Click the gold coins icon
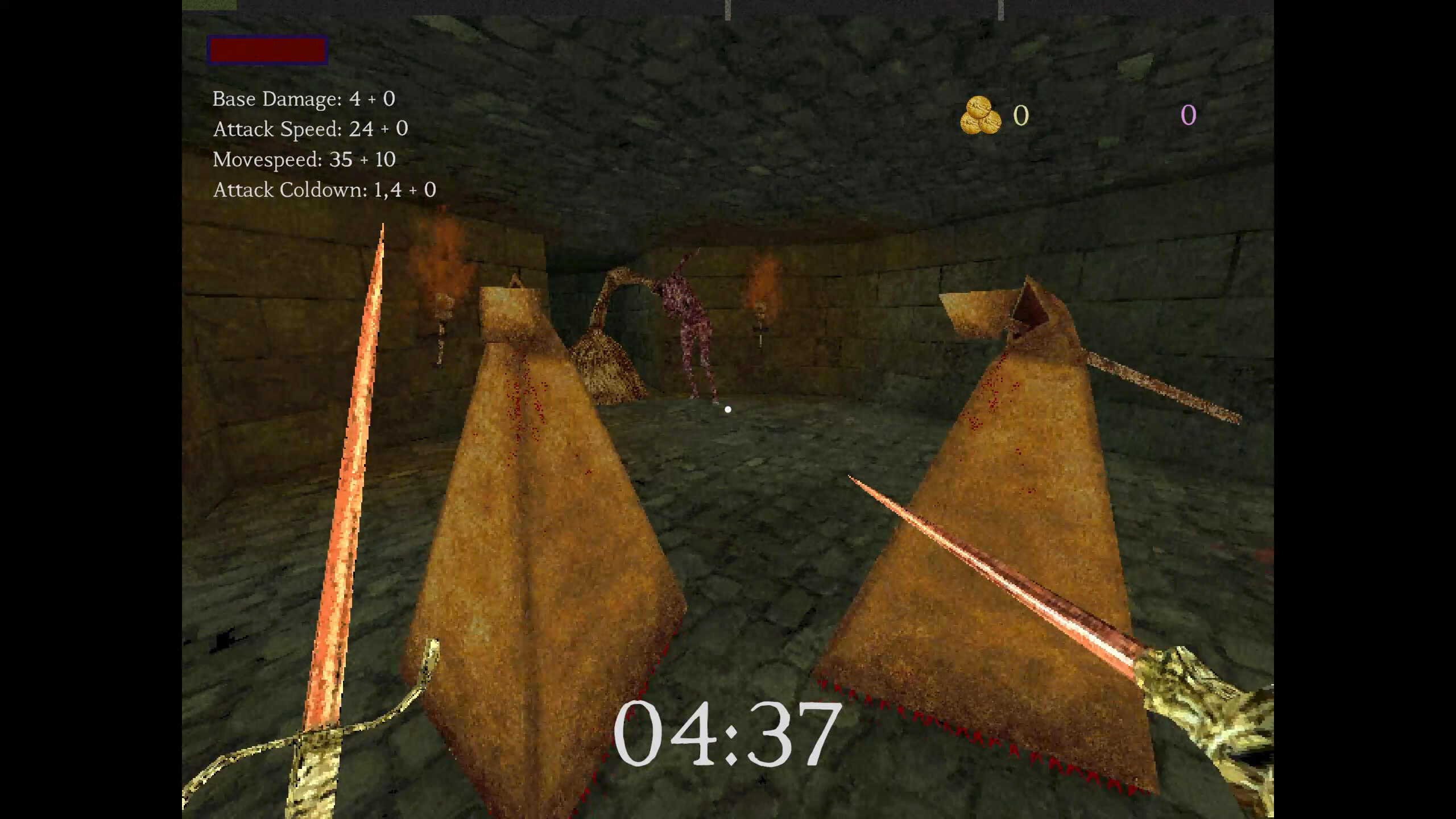This screenshot has width=1456, height=819. tap(979, 117)
